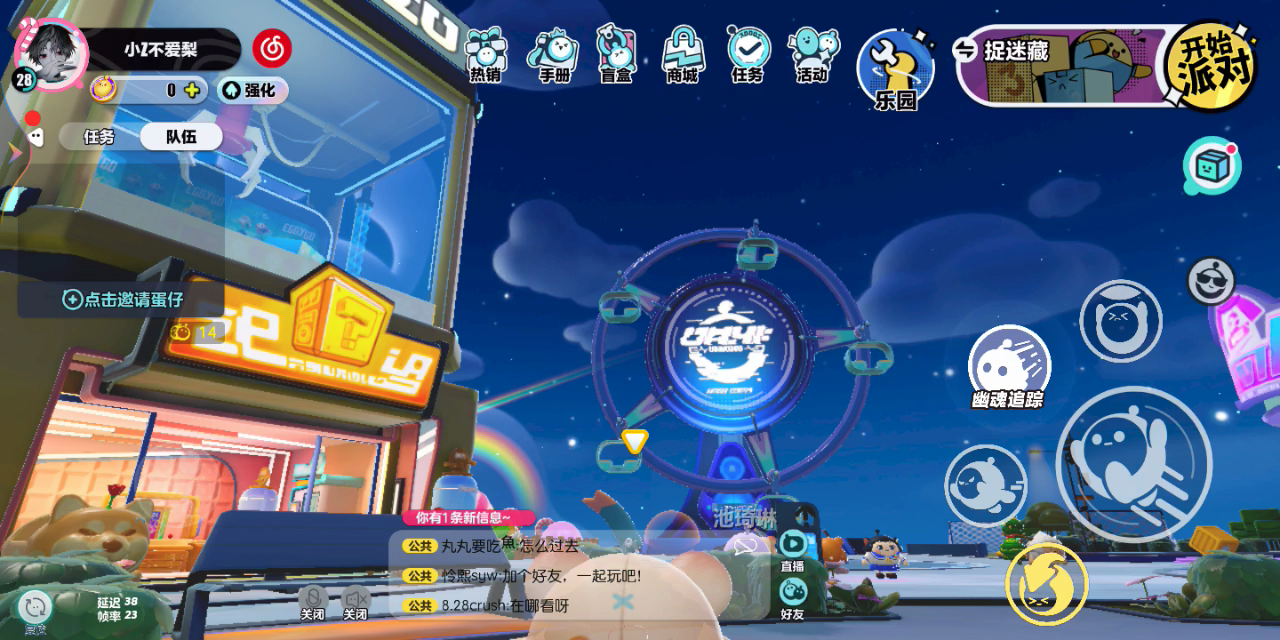1280x640 pixels.
Task: Open the 直播 livestream button
Action: coord(792,550)
